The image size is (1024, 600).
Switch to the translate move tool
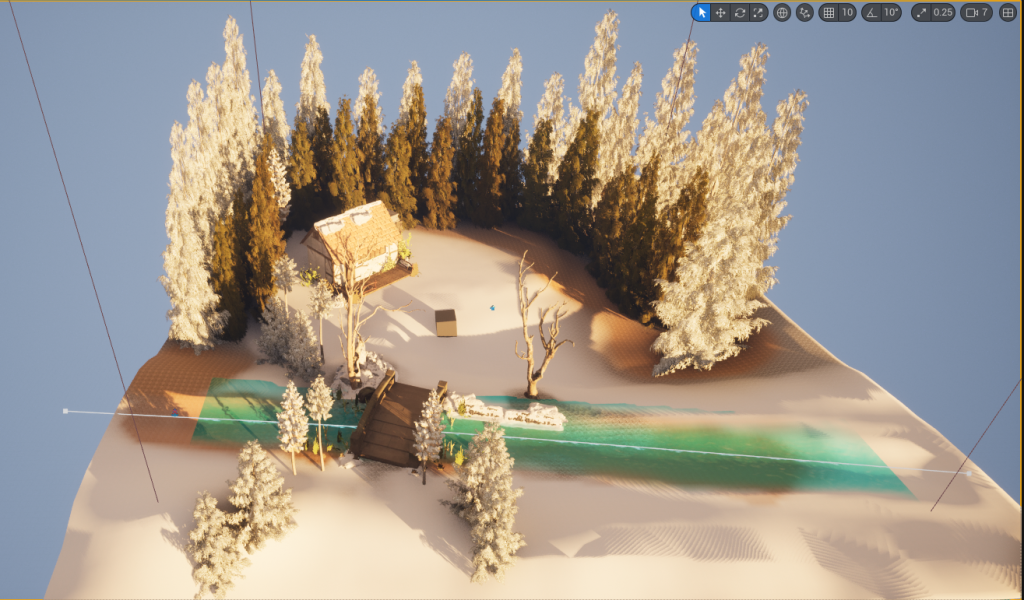tap(720, 13)
